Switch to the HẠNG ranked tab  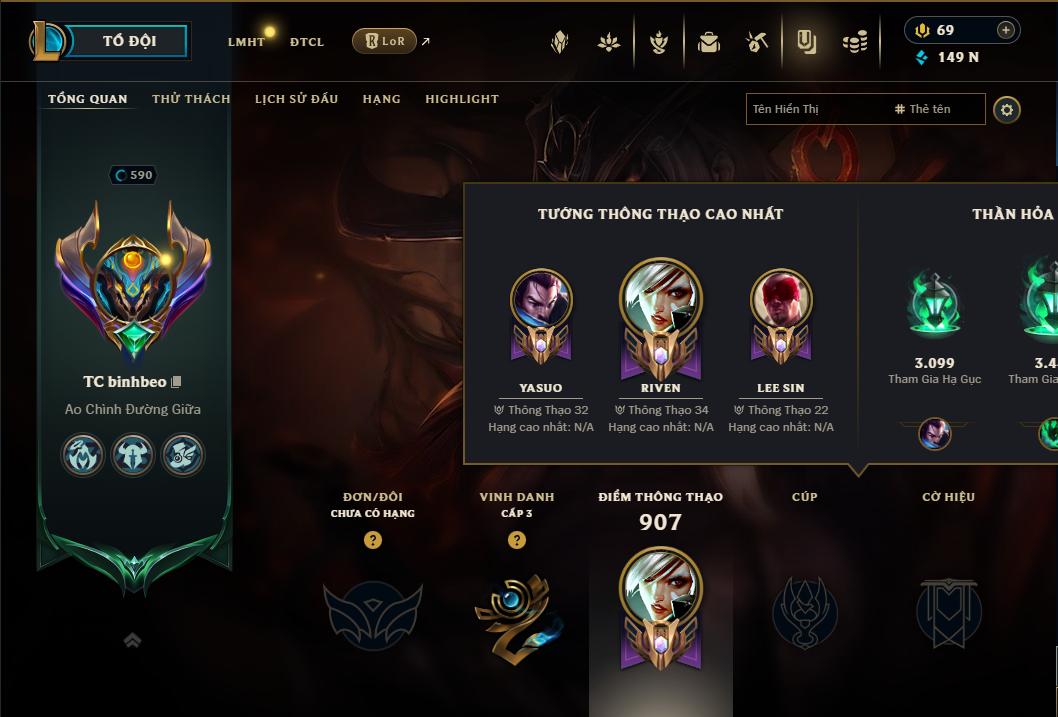381,99
